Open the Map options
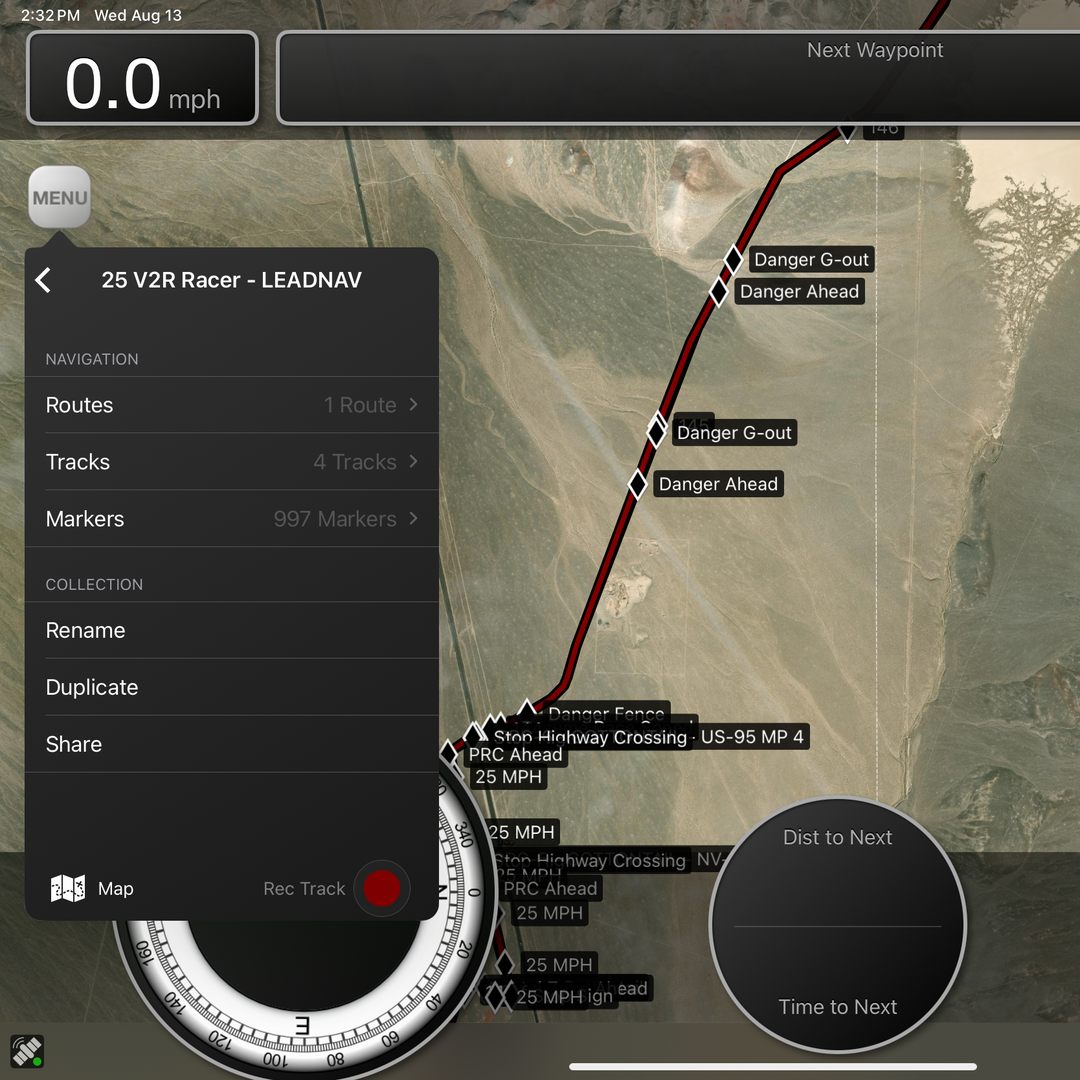The image size is (1080, 1080). click(x=92, y=889)
